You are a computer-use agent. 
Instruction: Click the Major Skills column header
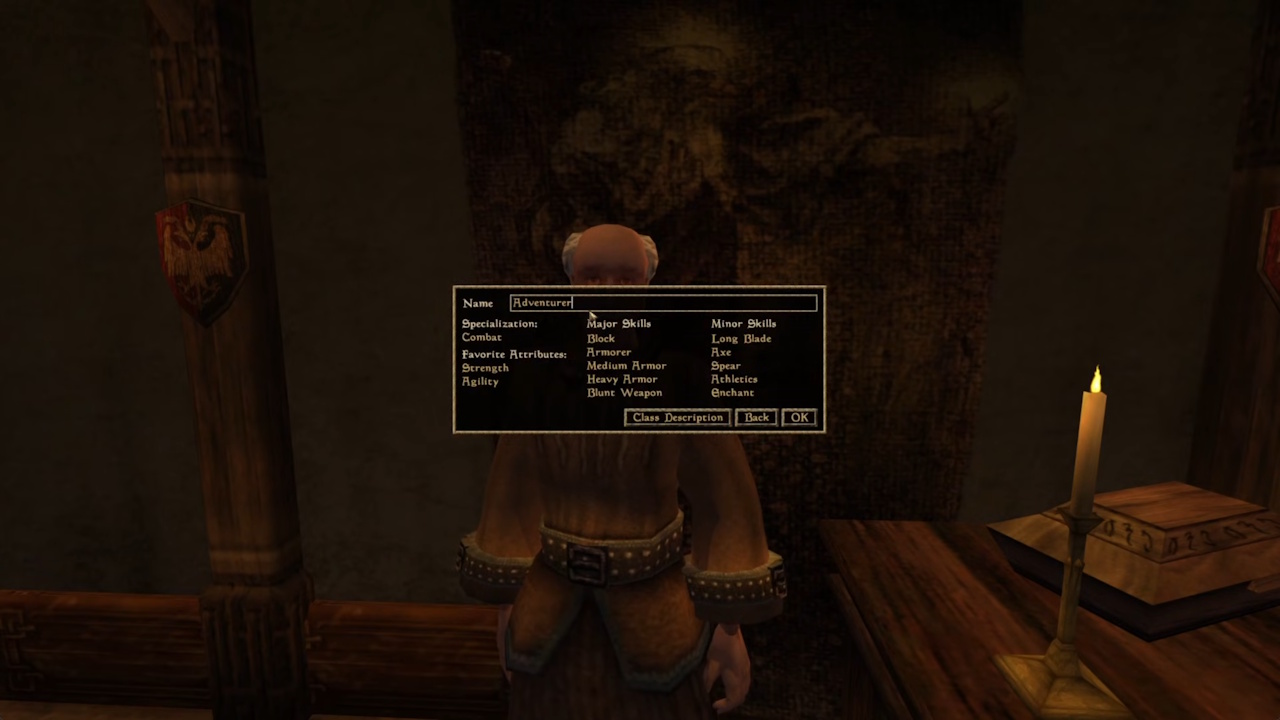[x=618, y=323]
